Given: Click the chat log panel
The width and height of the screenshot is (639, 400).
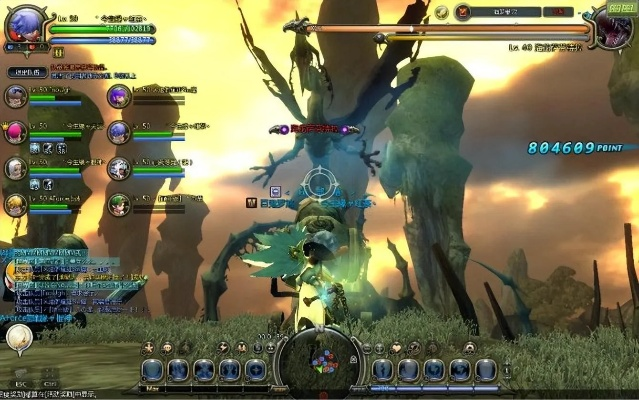Looking at the screenshot, I should (60, 278).
